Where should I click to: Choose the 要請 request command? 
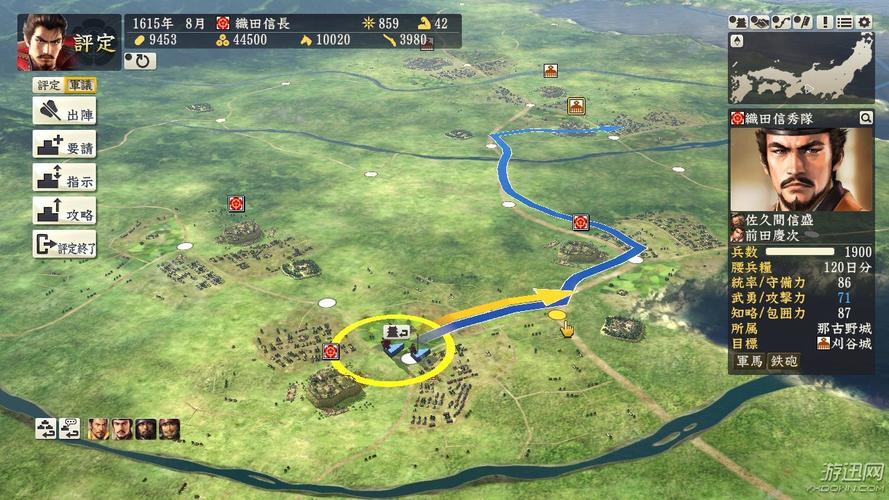pos(65,146)
